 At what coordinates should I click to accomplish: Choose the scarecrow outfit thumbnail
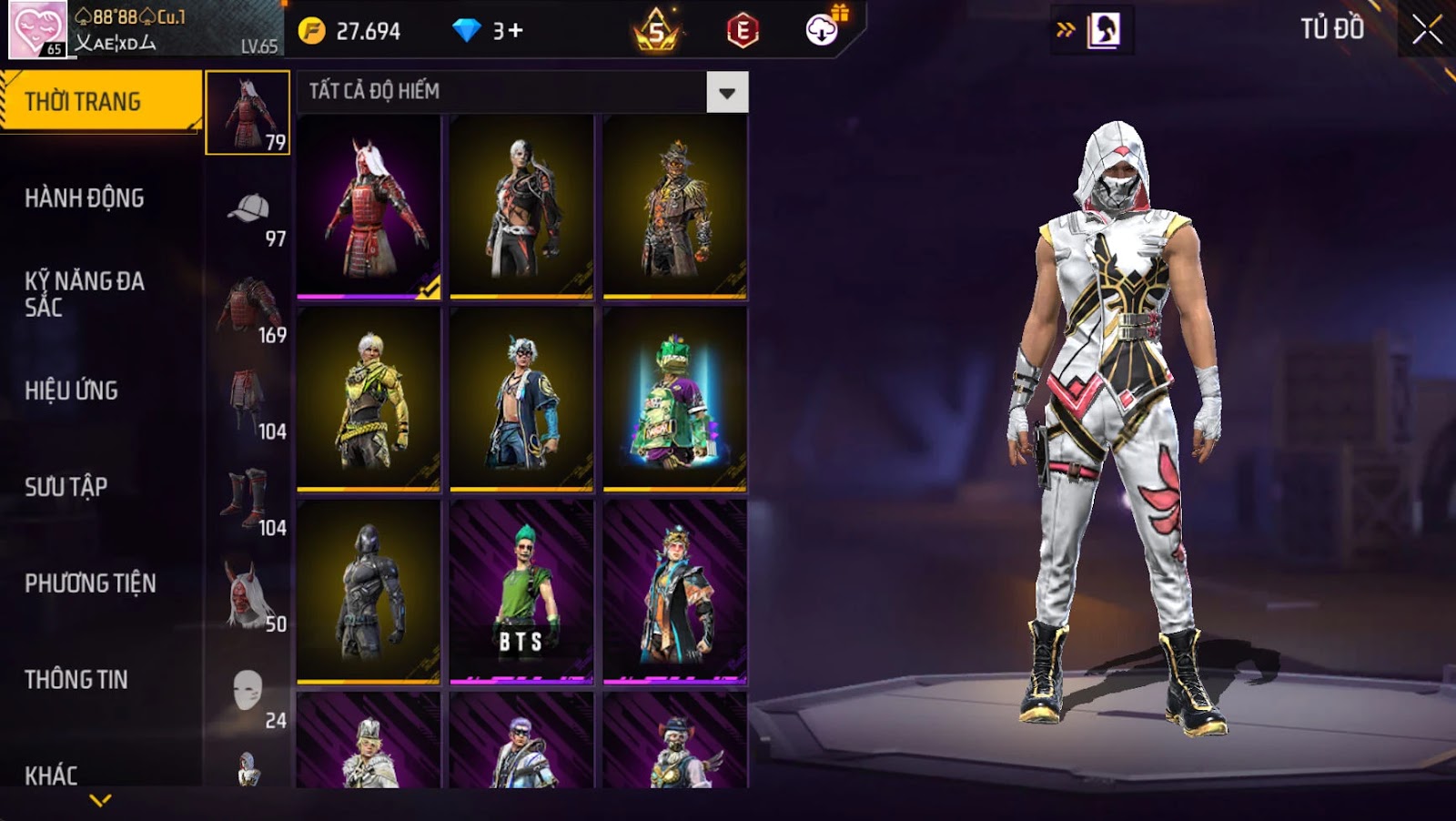674,207
